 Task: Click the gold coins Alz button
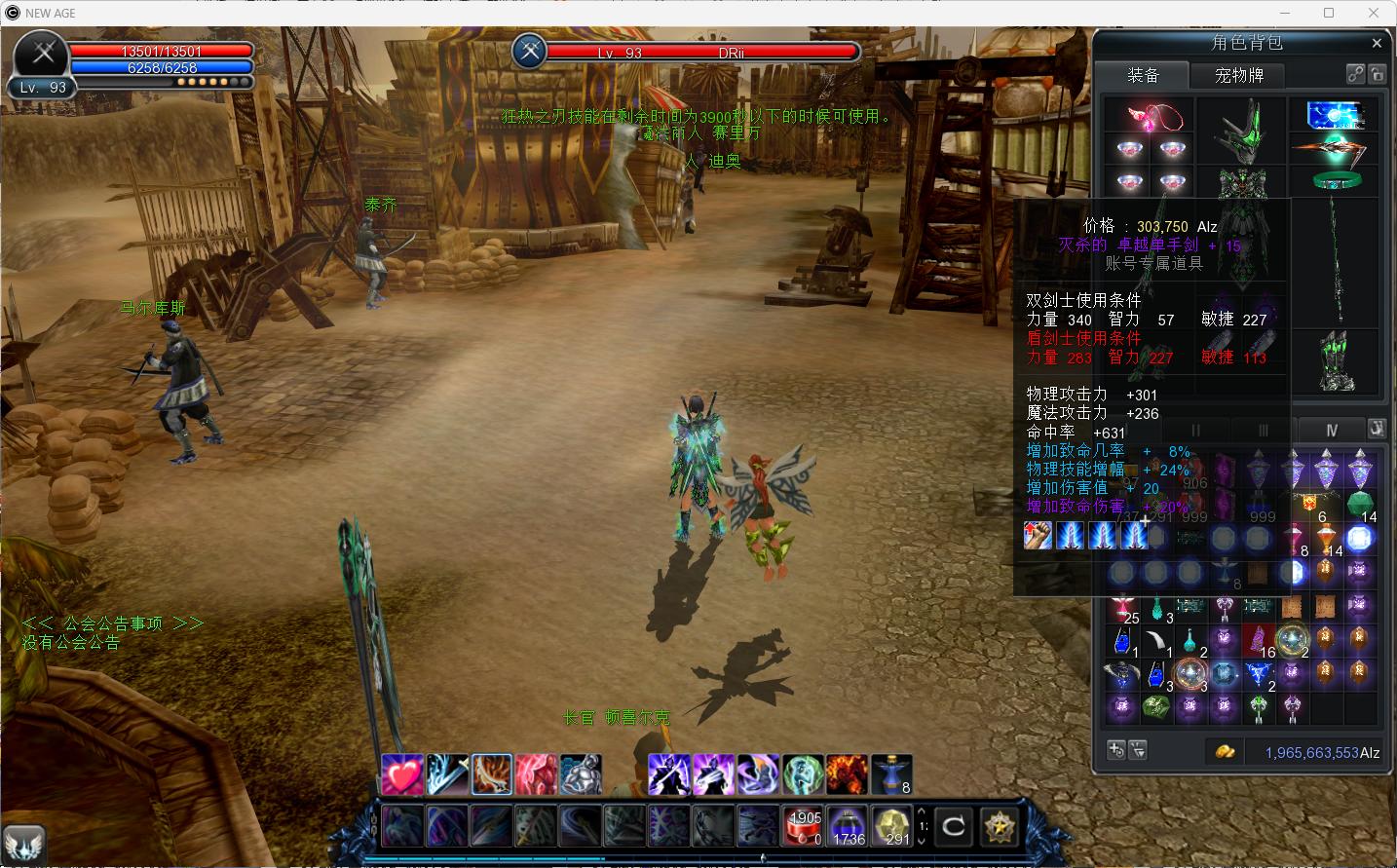pos(1225,751)
